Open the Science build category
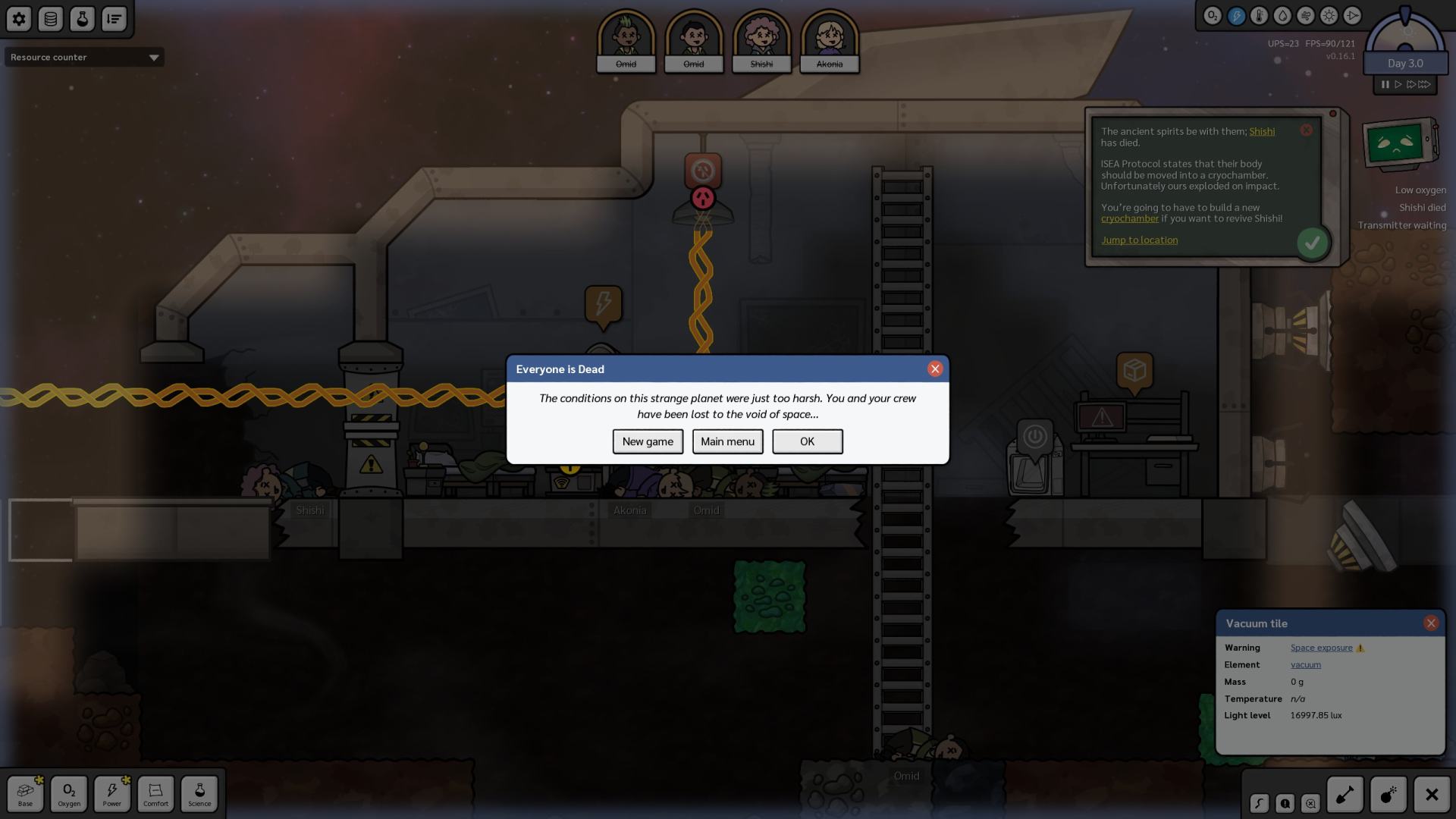 (x=199, y=793)
